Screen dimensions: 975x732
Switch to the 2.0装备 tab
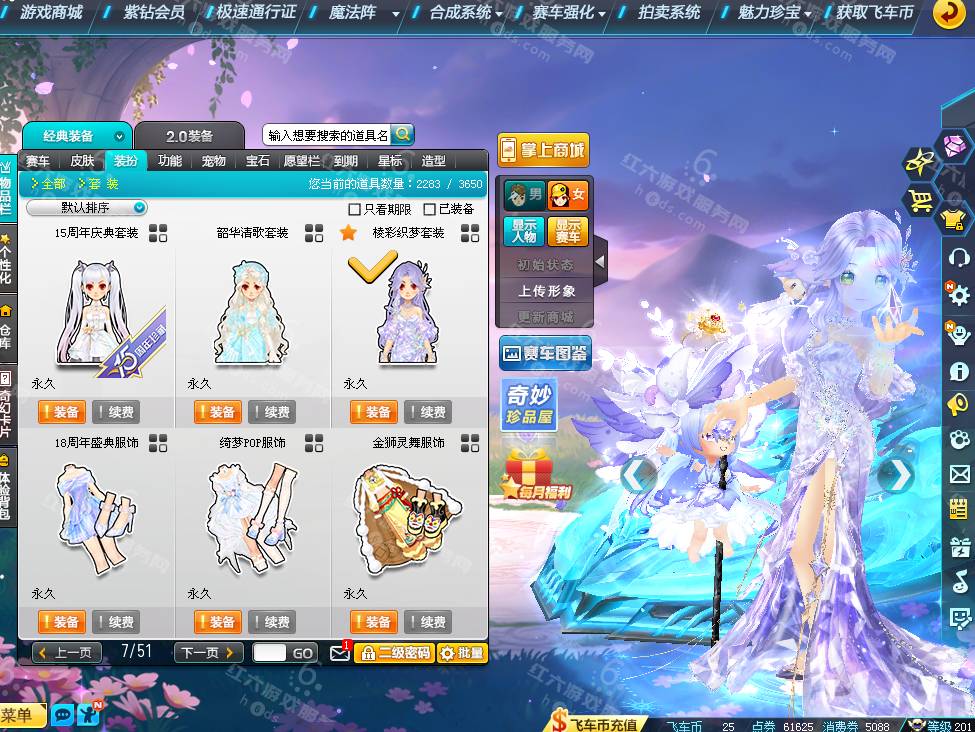click(x=189, y=136)
